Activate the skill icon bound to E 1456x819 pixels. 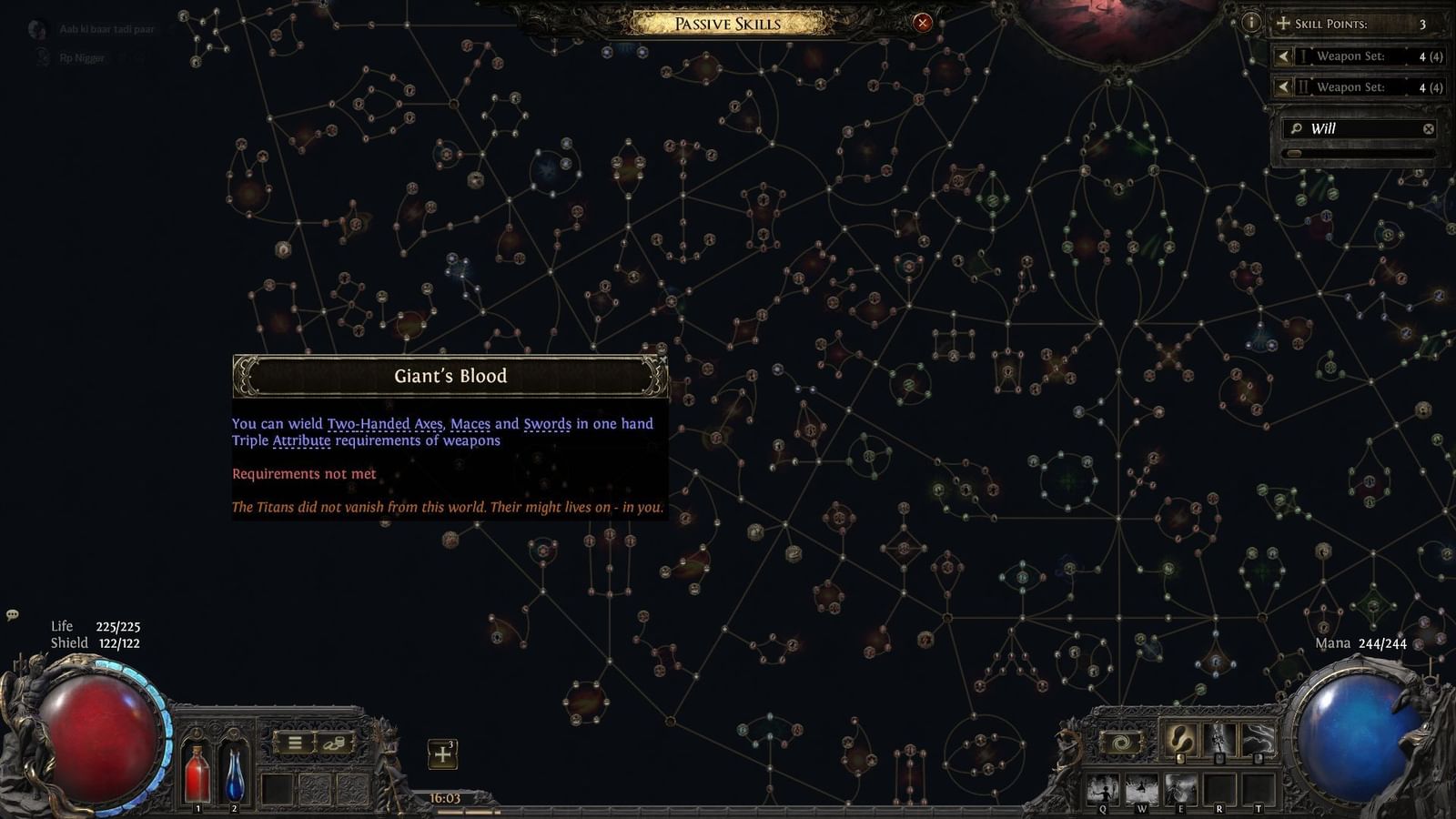coord(1180,787)
